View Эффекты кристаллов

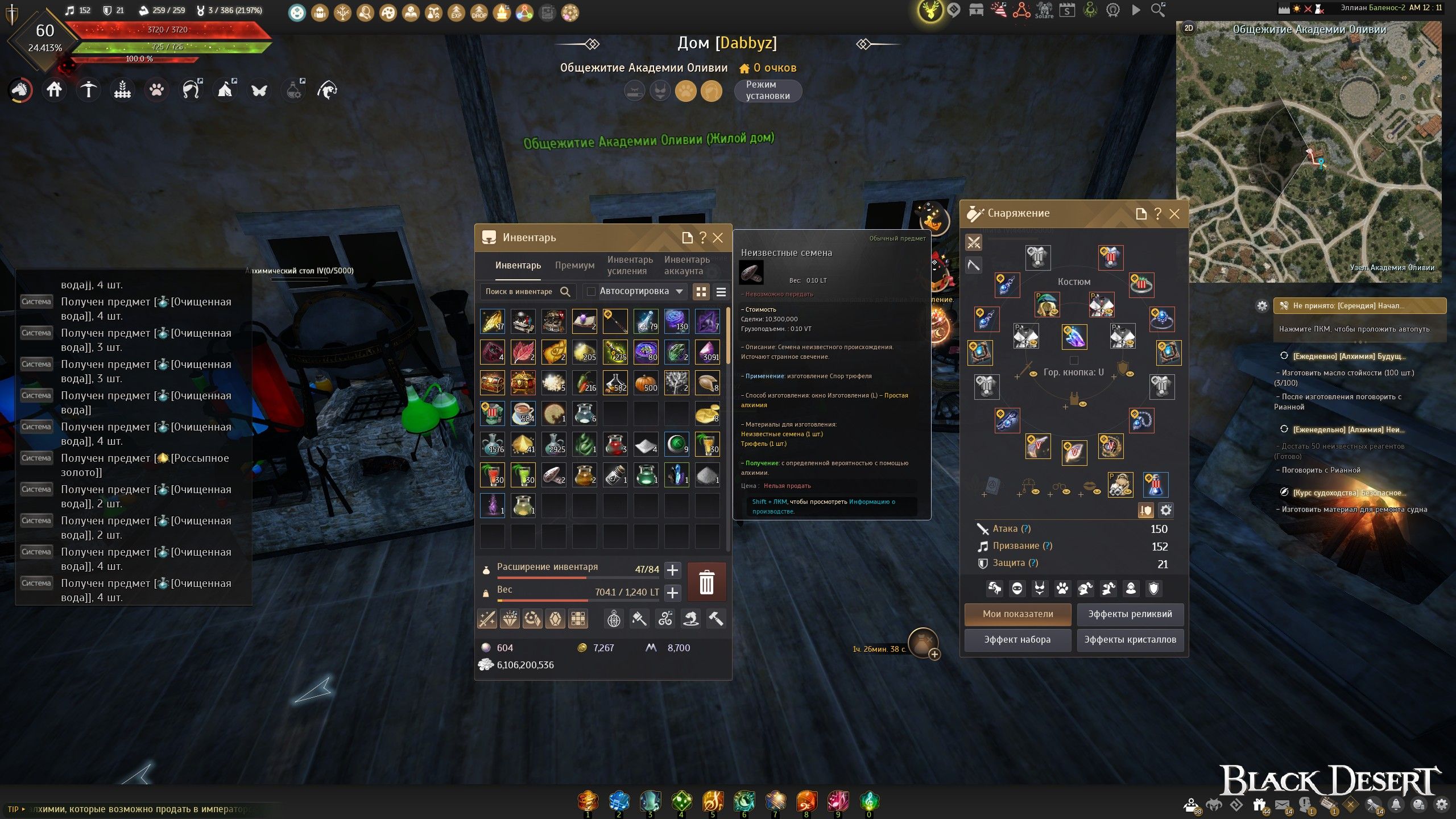[1130, 640]
